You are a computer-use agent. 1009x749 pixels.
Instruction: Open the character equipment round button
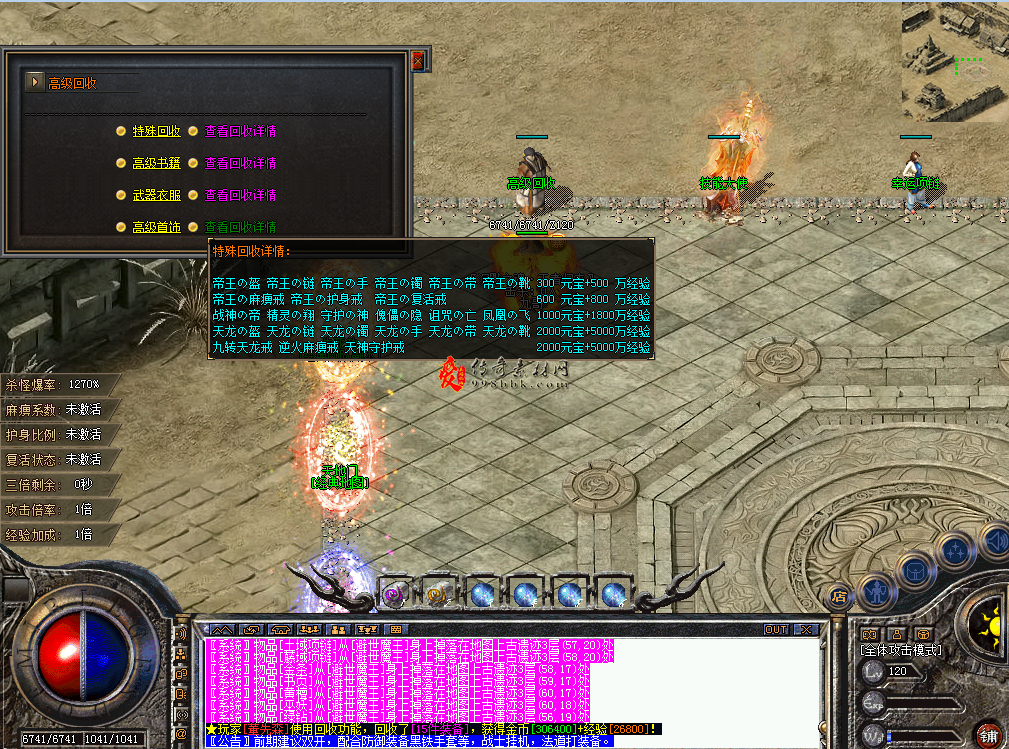click(x=877, y=590)
